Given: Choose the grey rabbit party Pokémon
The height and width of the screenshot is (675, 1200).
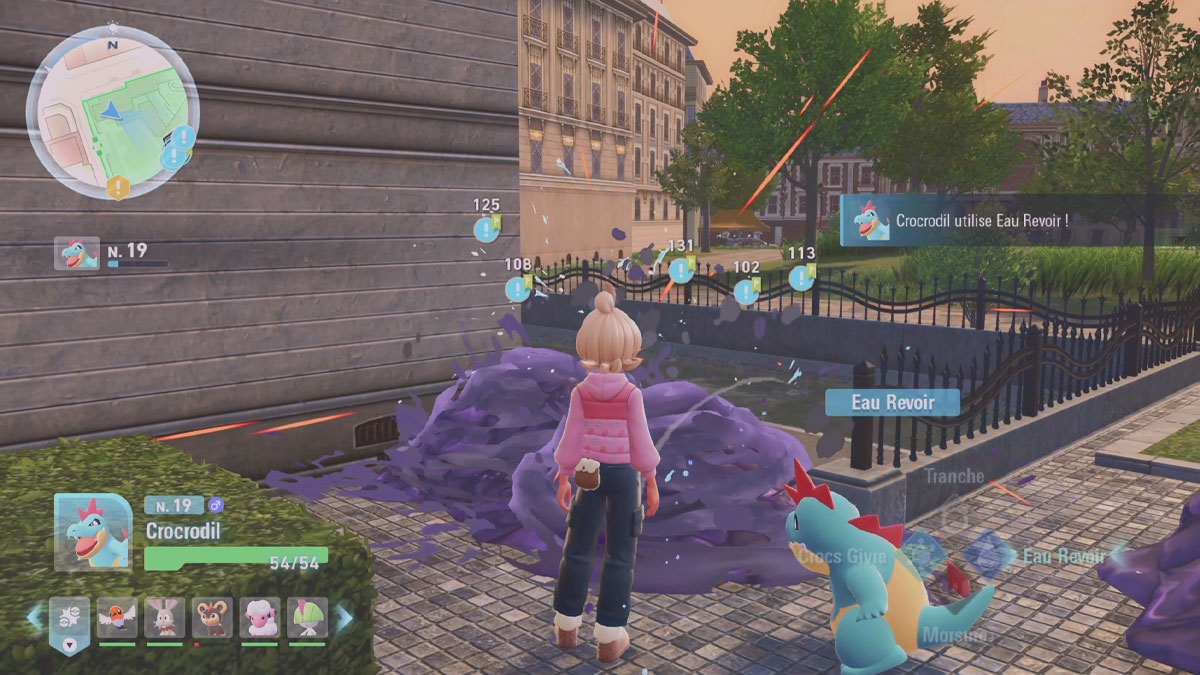Looking at the screenshot, I should click(x=165, y=618).
